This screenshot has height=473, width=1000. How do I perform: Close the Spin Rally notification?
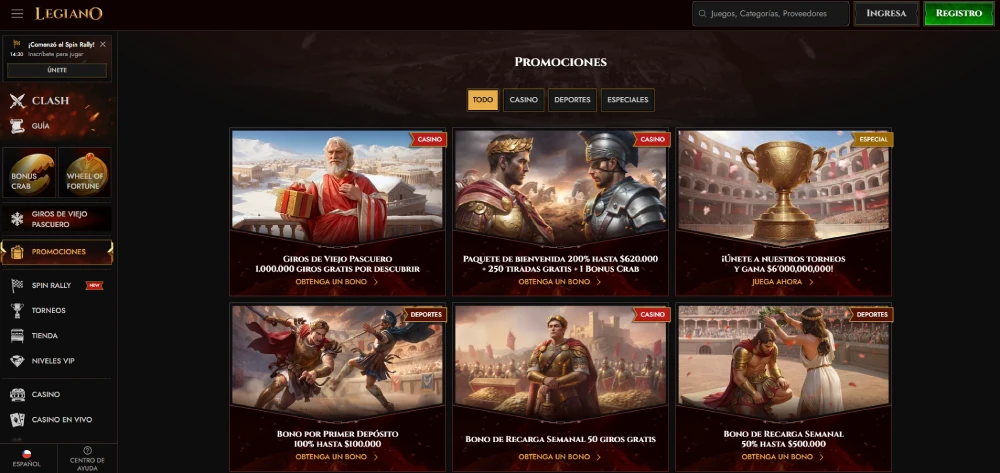tap(103, 44)
